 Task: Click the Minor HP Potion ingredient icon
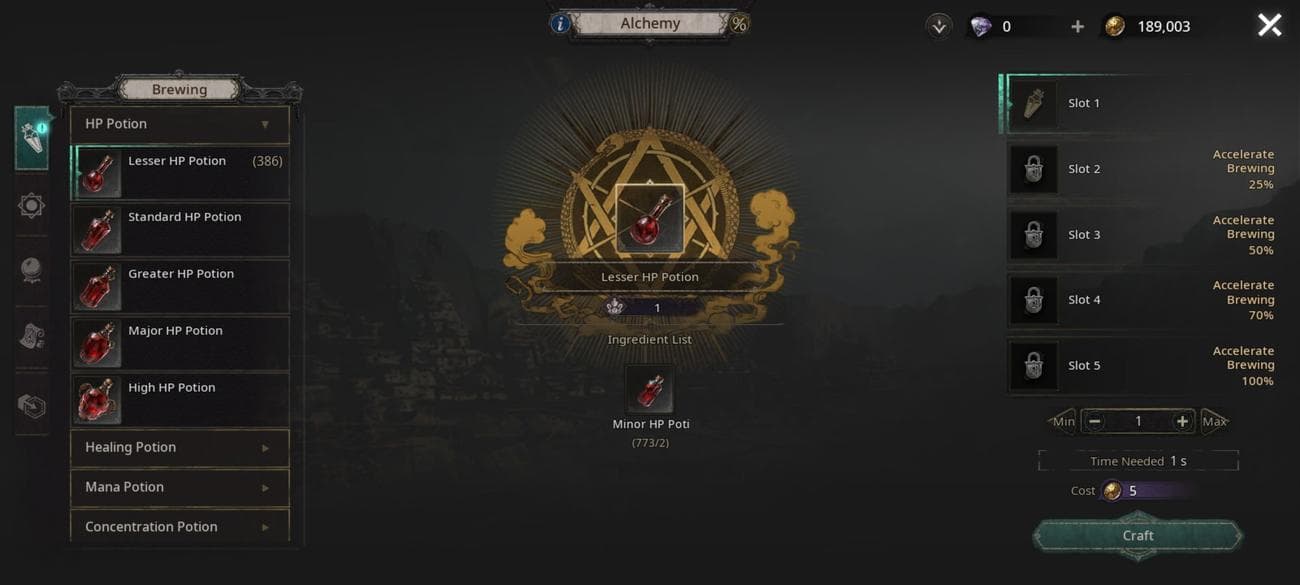[650, 390]
